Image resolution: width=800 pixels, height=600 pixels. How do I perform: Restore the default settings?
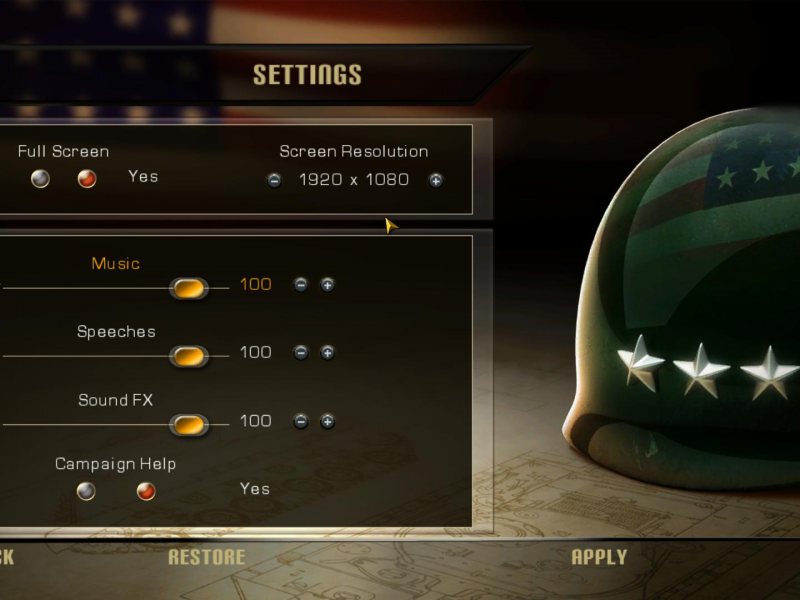206,557
